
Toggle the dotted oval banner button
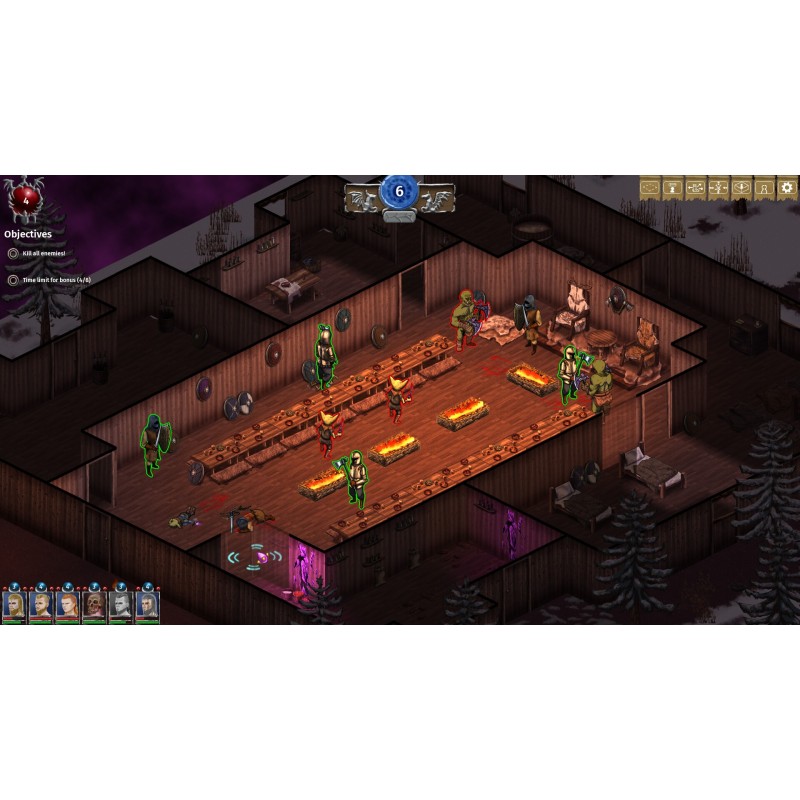pyautogui.click(x=650, y=187)
